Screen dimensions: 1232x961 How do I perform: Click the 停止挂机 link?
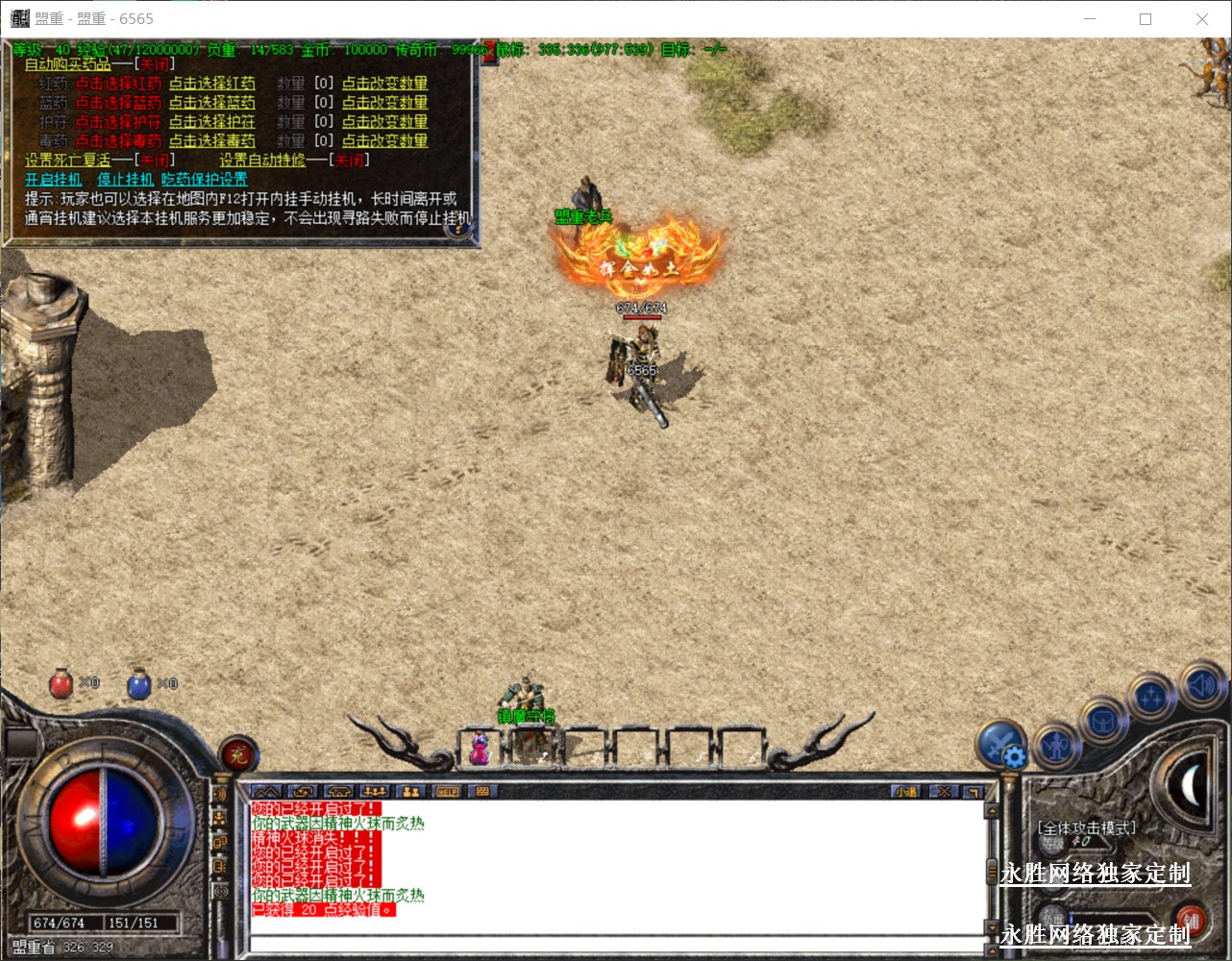coord(125,180)
